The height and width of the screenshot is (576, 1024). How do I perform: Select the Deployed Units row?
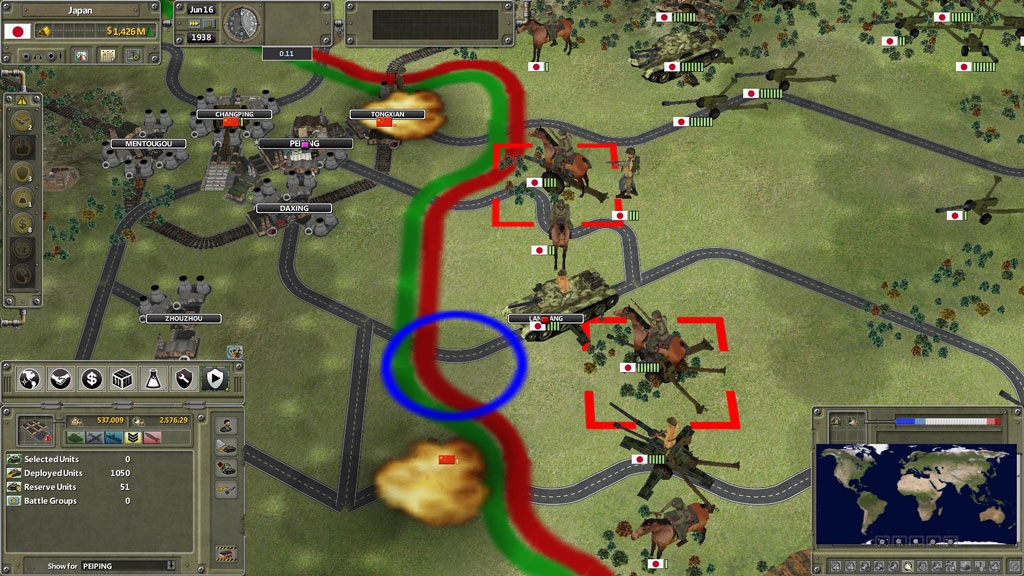(x=70, y=473)
